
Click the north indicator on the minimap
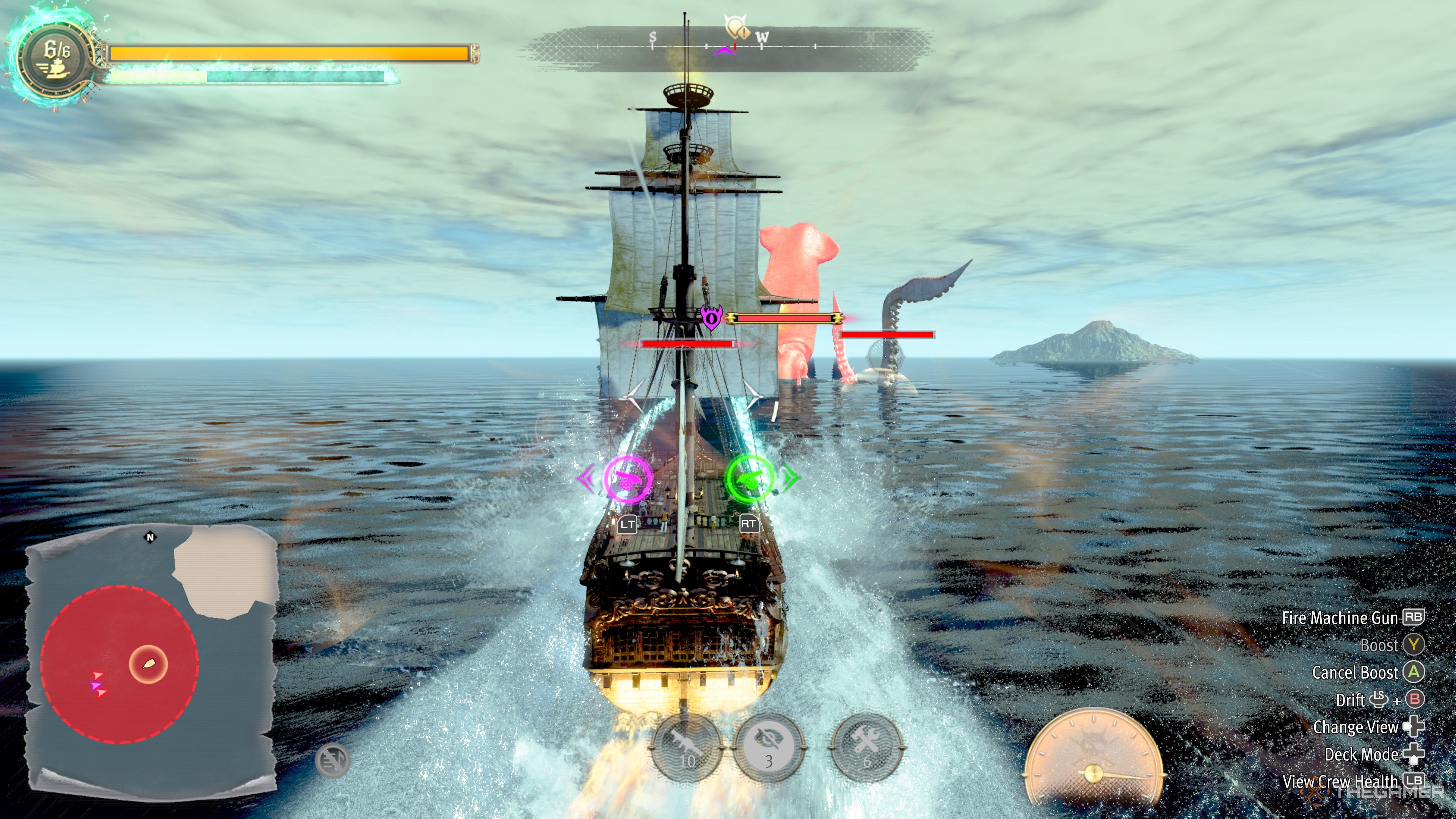[x=151, y=537]
